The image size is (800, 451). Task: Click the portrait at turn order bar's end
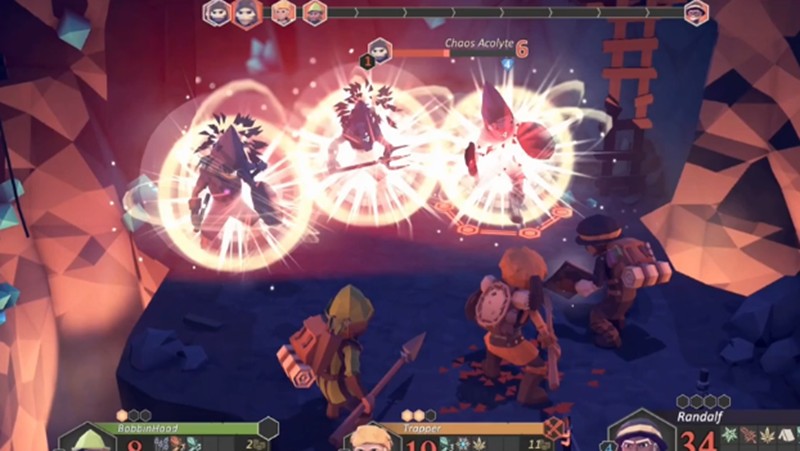[x=696, y=13]
